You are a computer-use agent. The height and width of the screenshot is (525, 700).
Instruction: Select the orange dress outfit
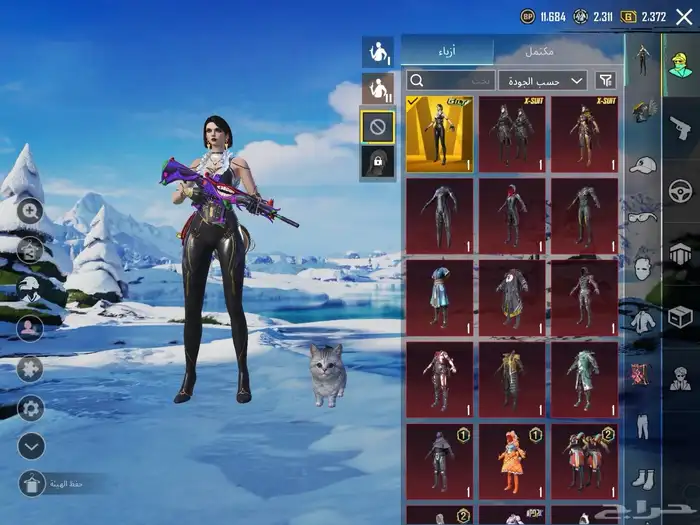coord(511,461)
